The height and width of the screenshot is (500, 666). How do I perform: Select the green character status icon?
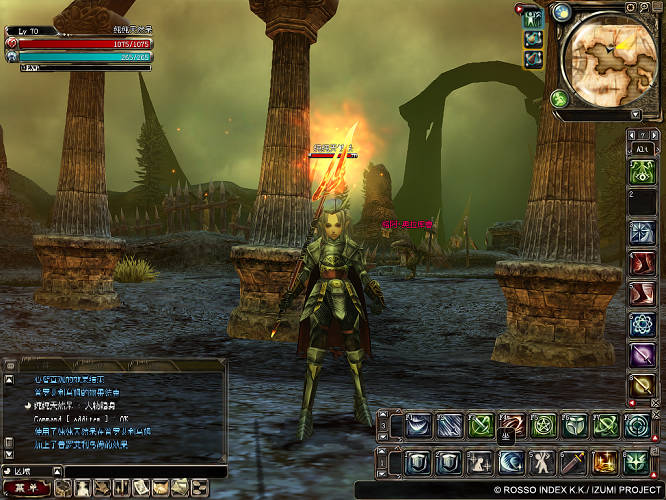(x=533, y=18)
